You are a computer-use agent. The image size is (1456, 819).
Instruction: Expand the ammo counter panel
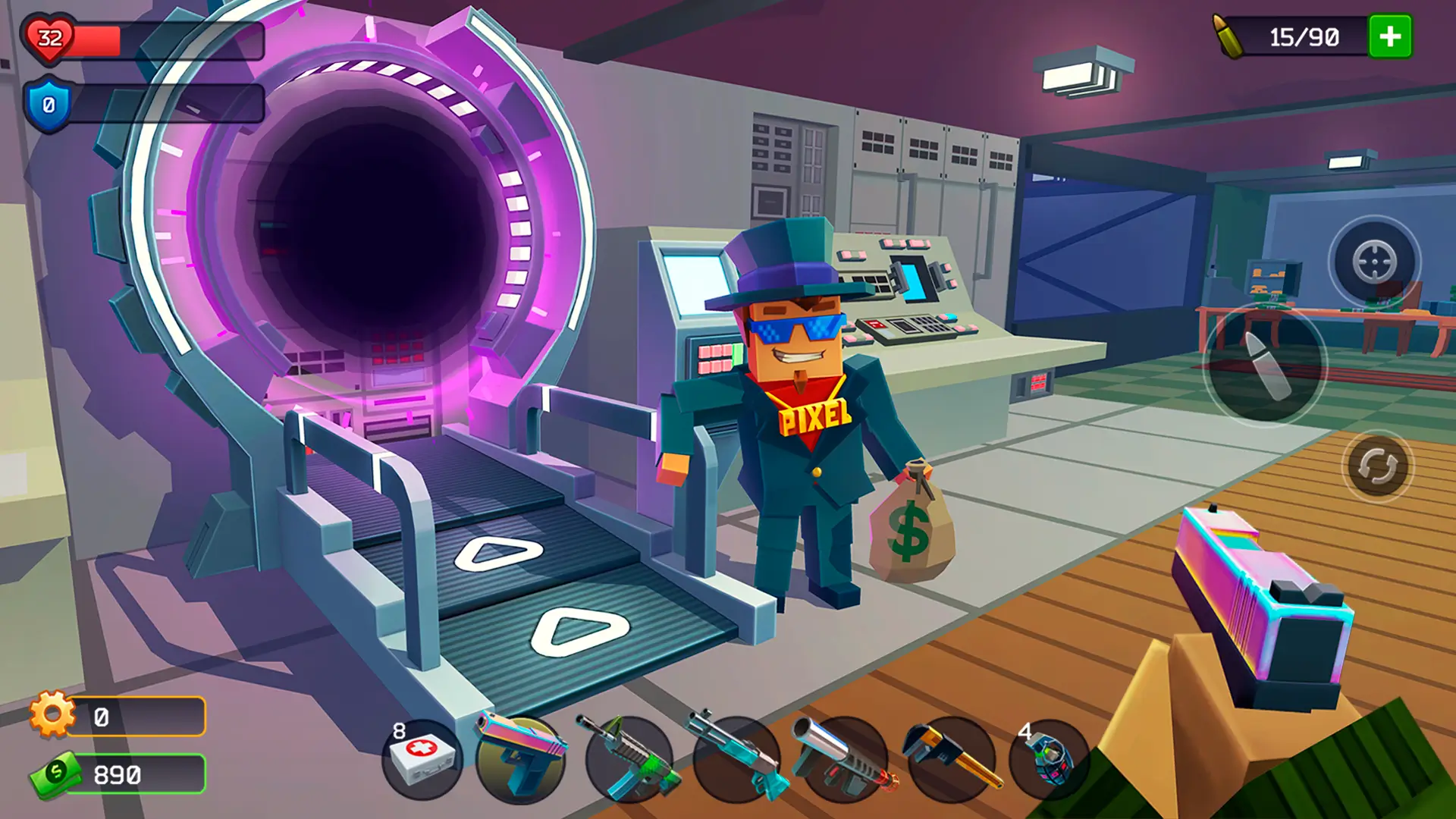tap(1304, 36)
